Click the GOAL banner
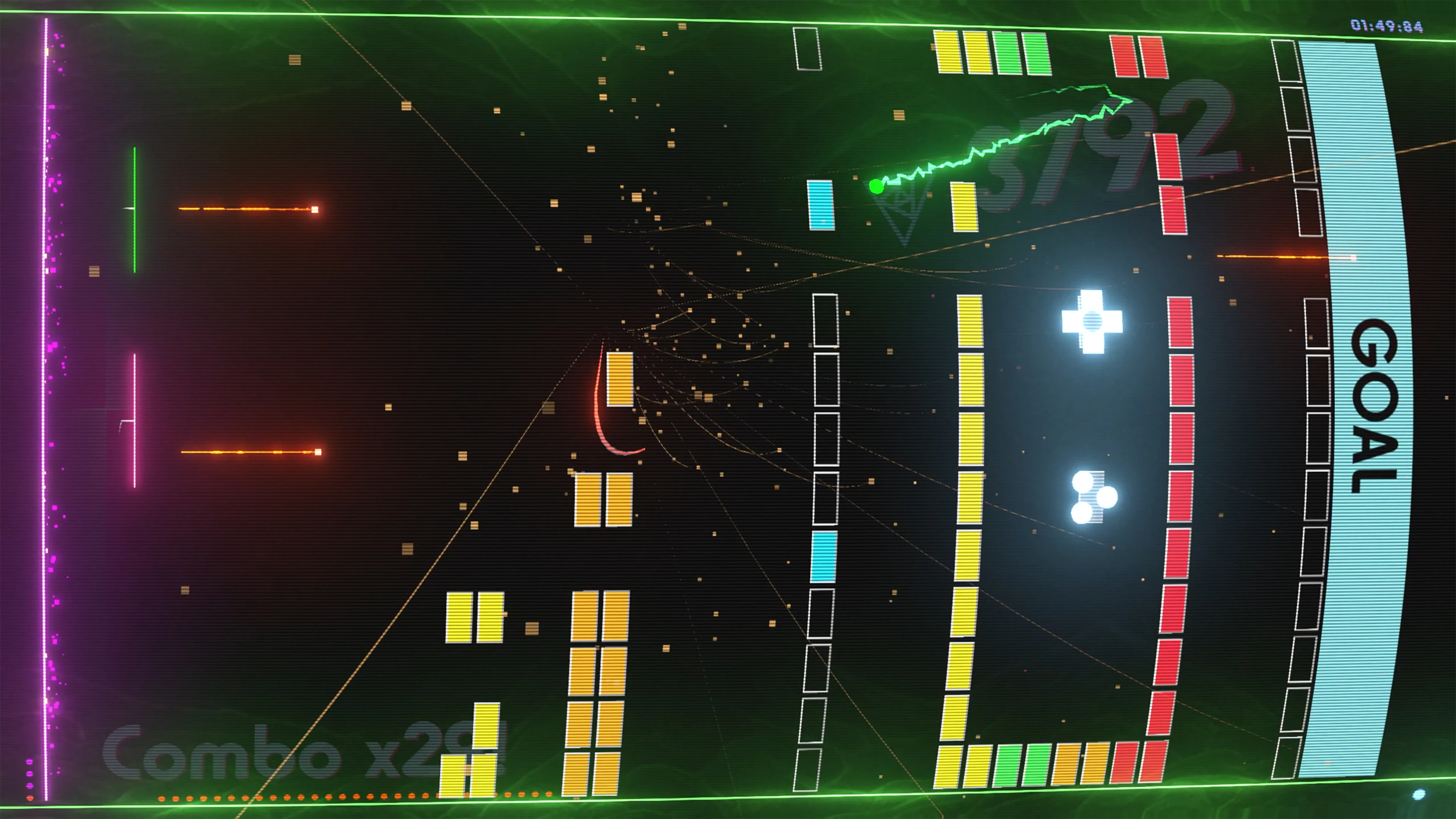Screen dimensions: 1456x819 (1374, 407)
